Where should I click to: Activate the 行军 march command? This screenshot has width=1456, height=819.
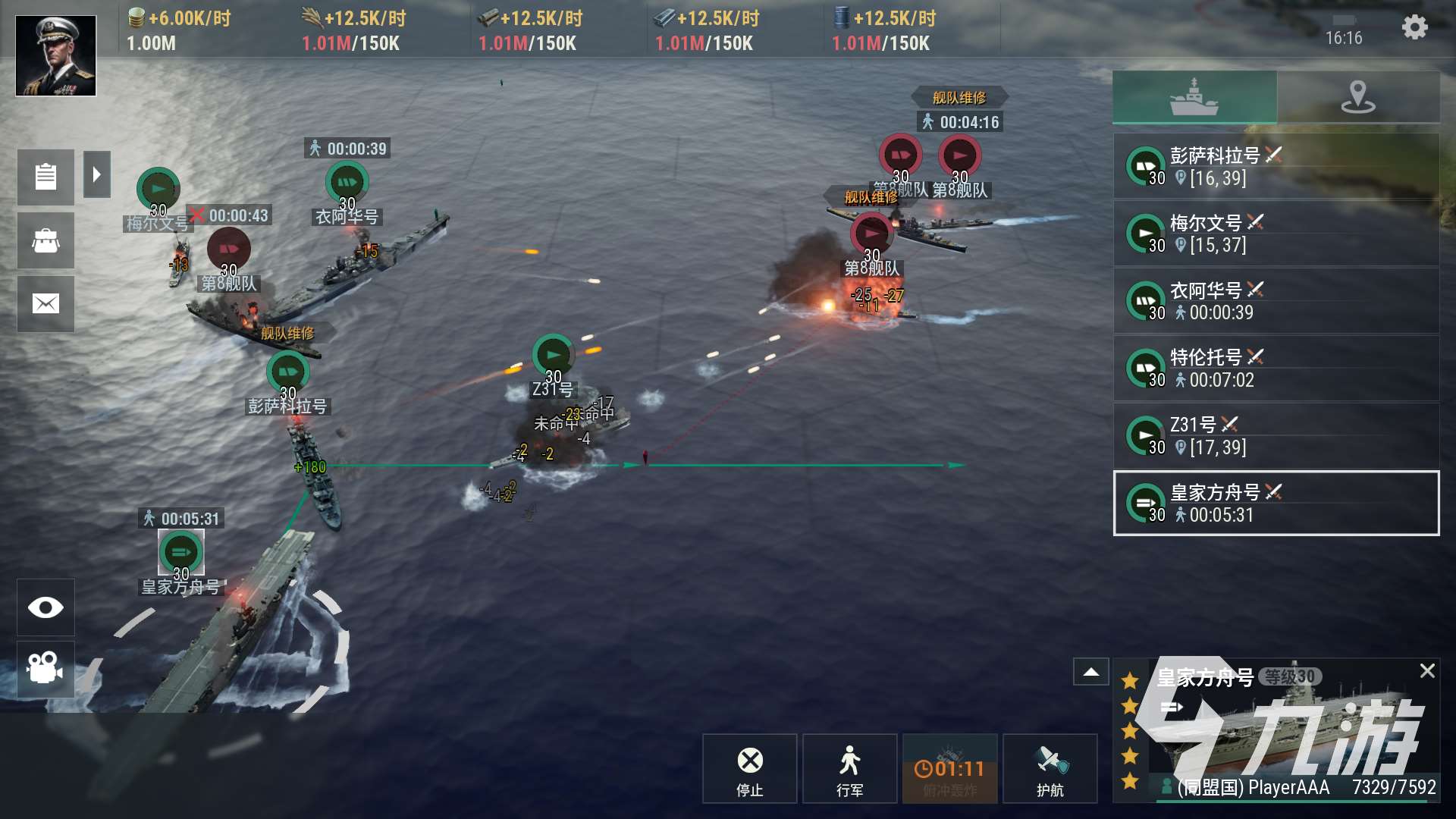click(x=849, y=768)
